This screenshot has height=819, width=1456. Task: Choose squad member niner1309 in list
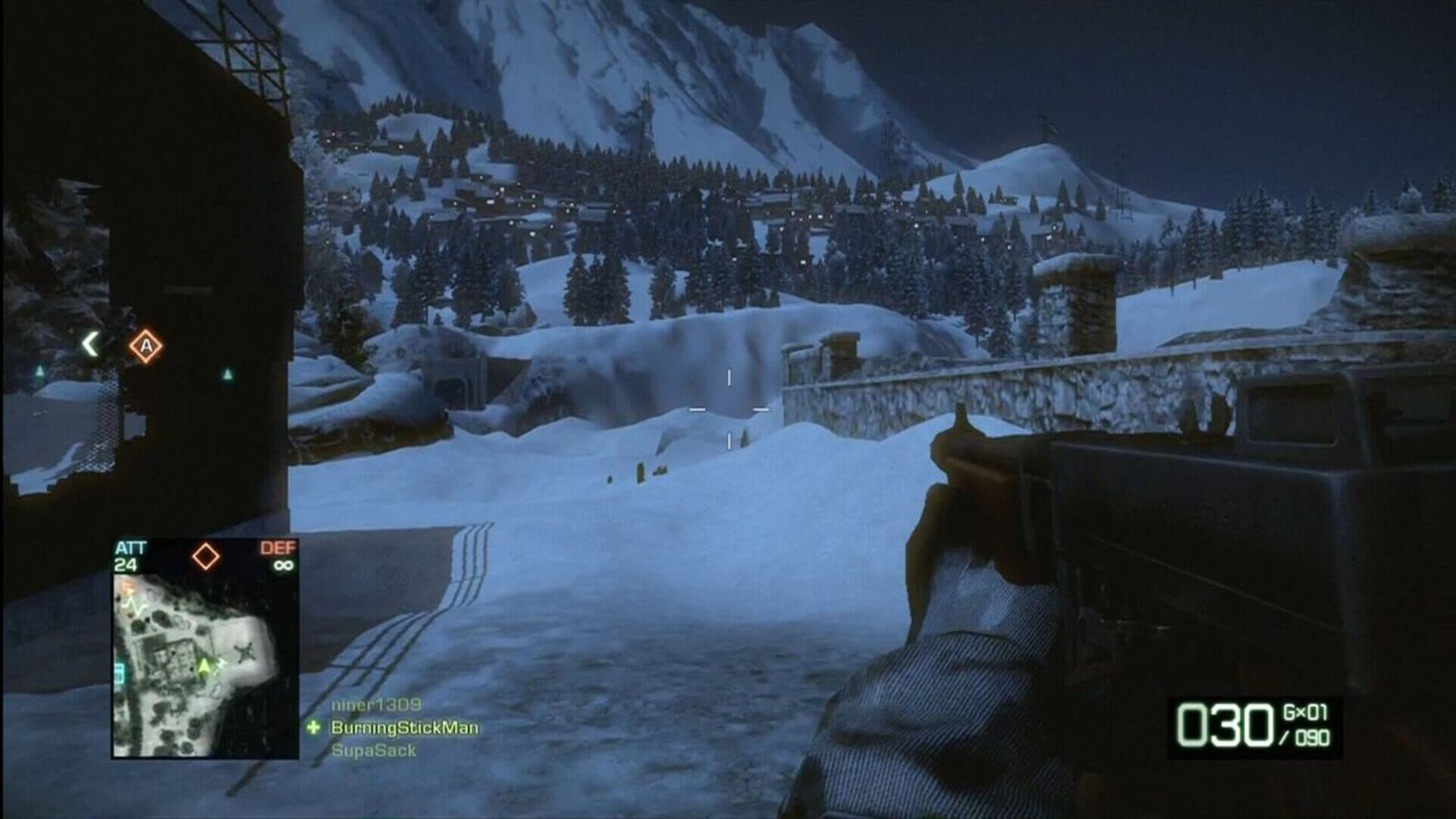(375, 704)
